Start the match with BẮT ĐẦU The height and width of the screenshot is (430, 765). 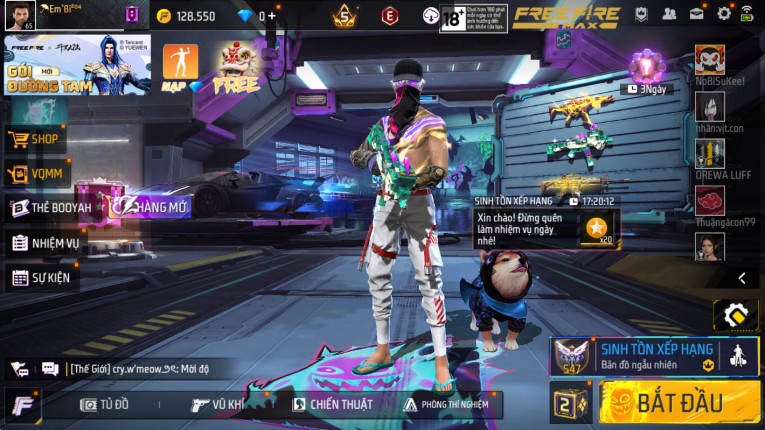(x=680, y=403)
